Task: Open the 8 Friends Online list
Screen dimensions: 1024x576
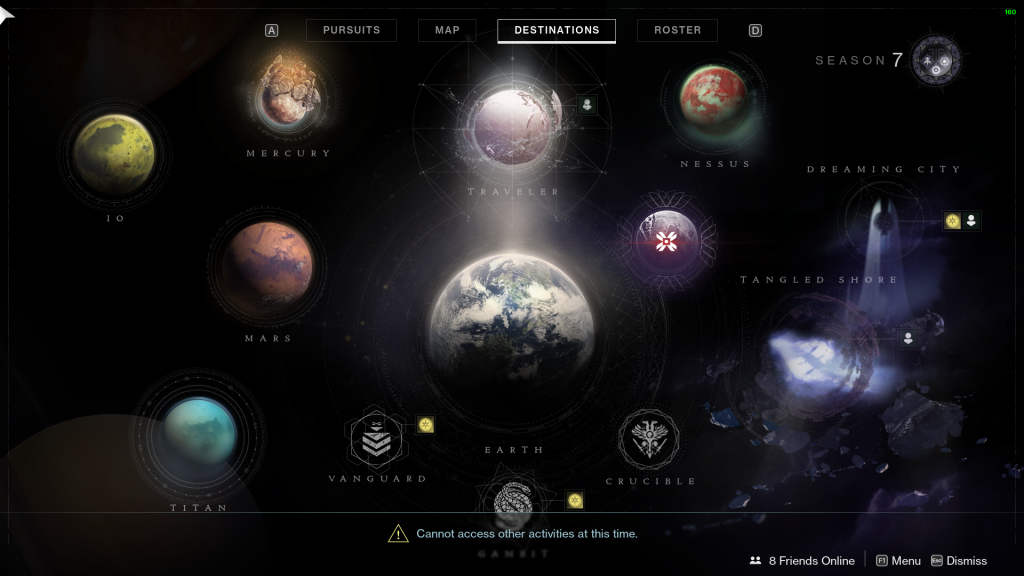Action: [802, 561]
